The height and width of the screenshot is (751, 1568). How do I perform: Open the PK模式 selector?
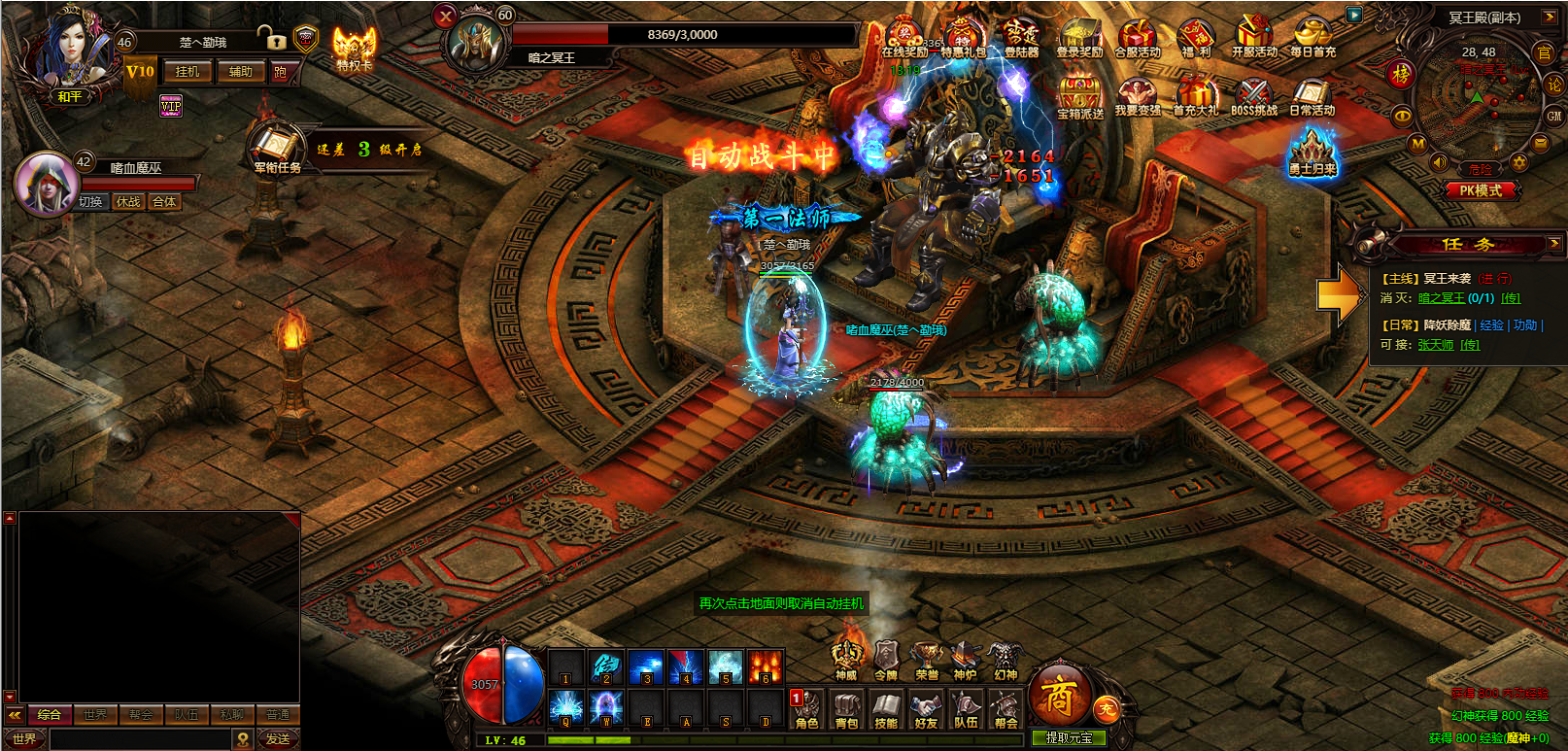[1481, 190]
